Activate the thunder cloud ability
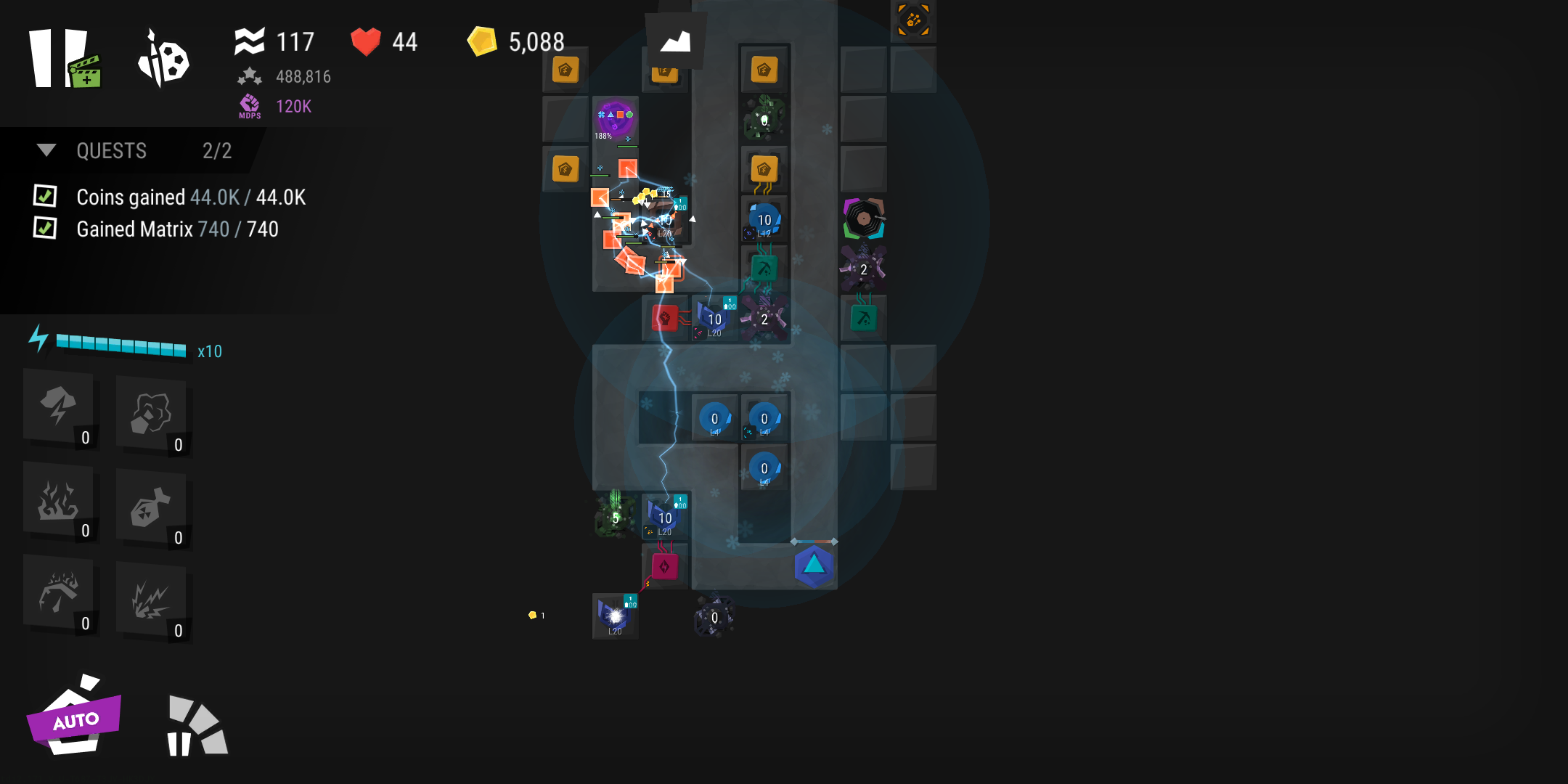Screen dimensions: 1568x784 tap(60, 407)
